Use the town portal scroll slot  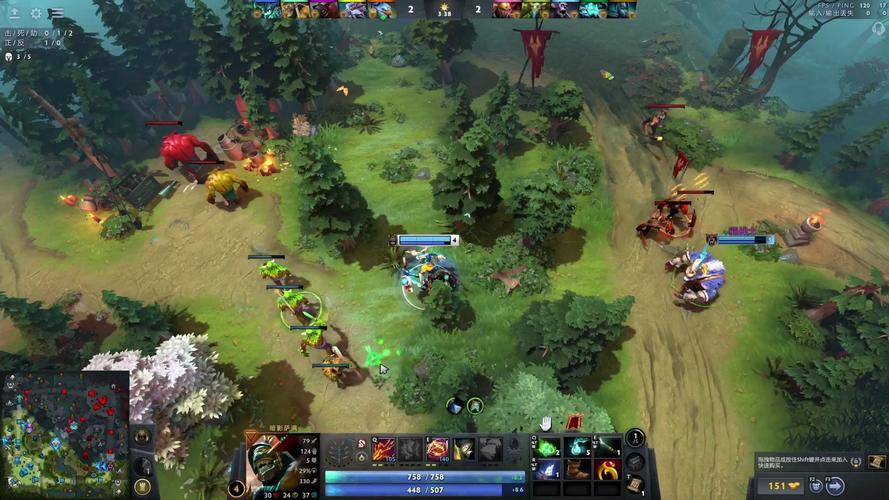(635, 485)
